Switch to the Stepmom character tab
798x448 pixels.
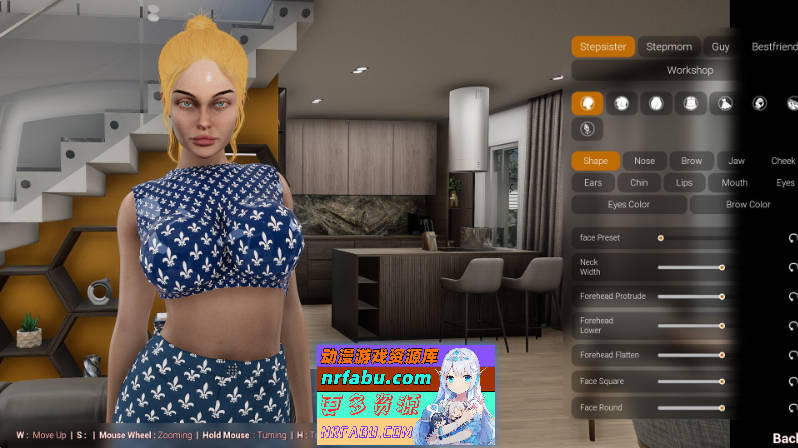pyautogui.click(x=668, y=46)
